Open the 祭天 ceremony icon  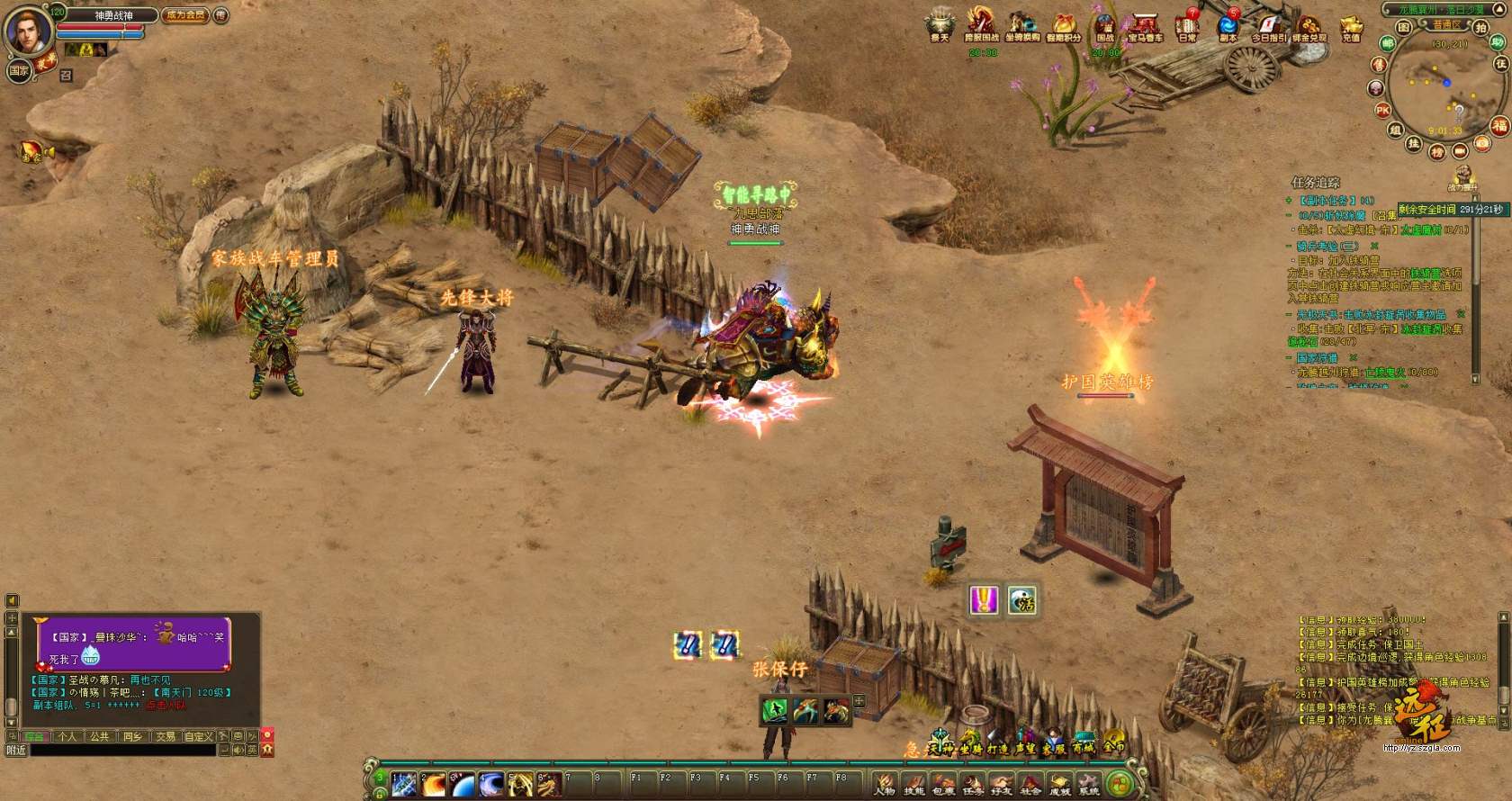pos(940,25)
